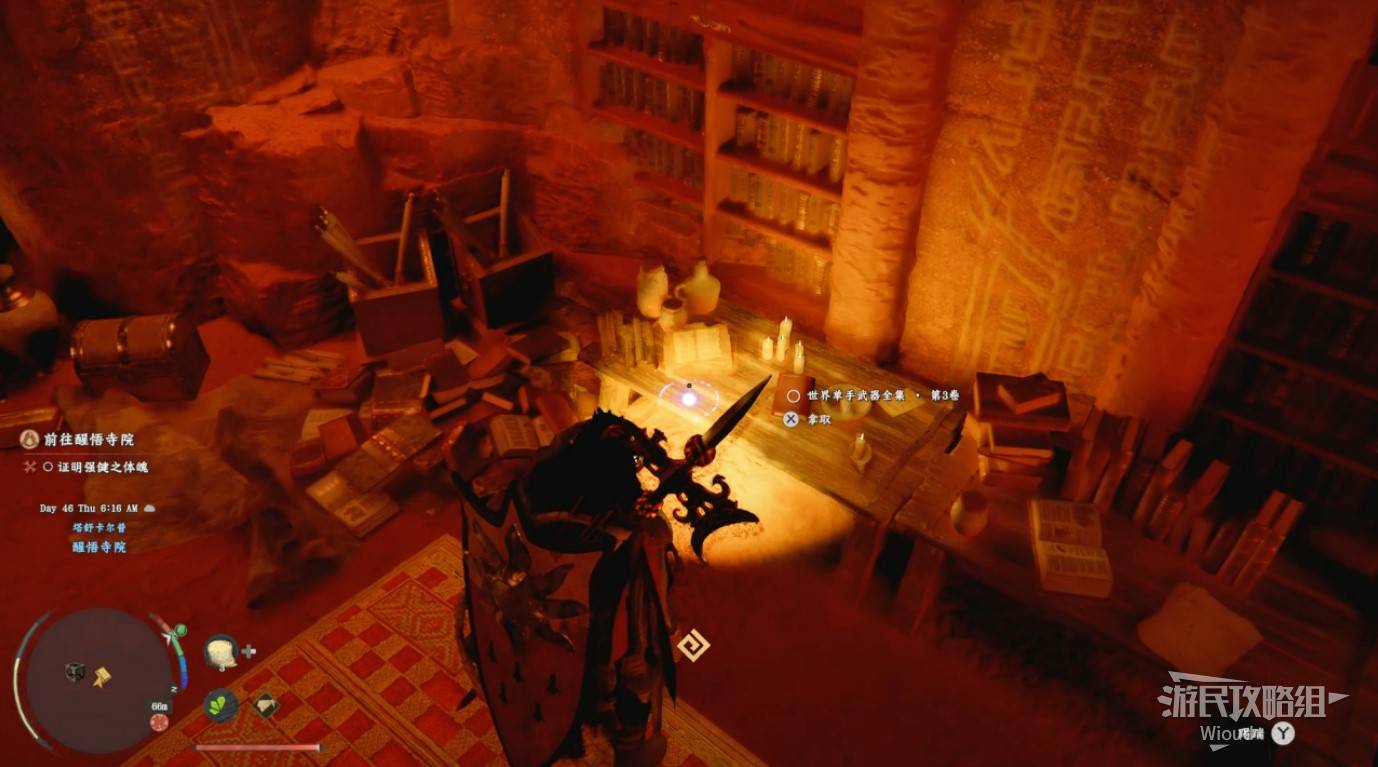Viewport: 1378px width, 767px height.
Task: Use the bread food item slot
Action: [x=219, y=652]
